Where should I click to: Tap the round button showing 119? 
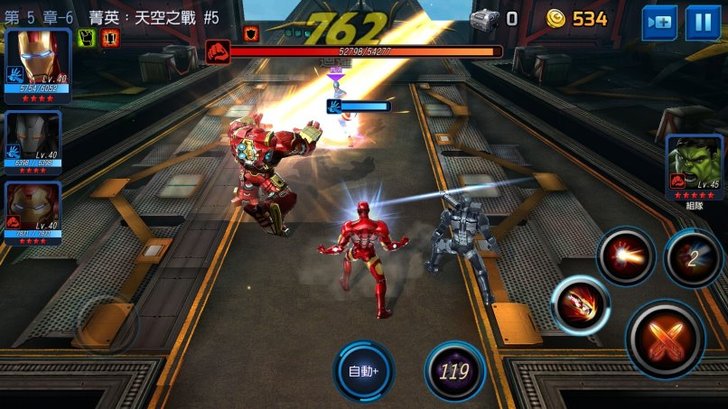455,370
